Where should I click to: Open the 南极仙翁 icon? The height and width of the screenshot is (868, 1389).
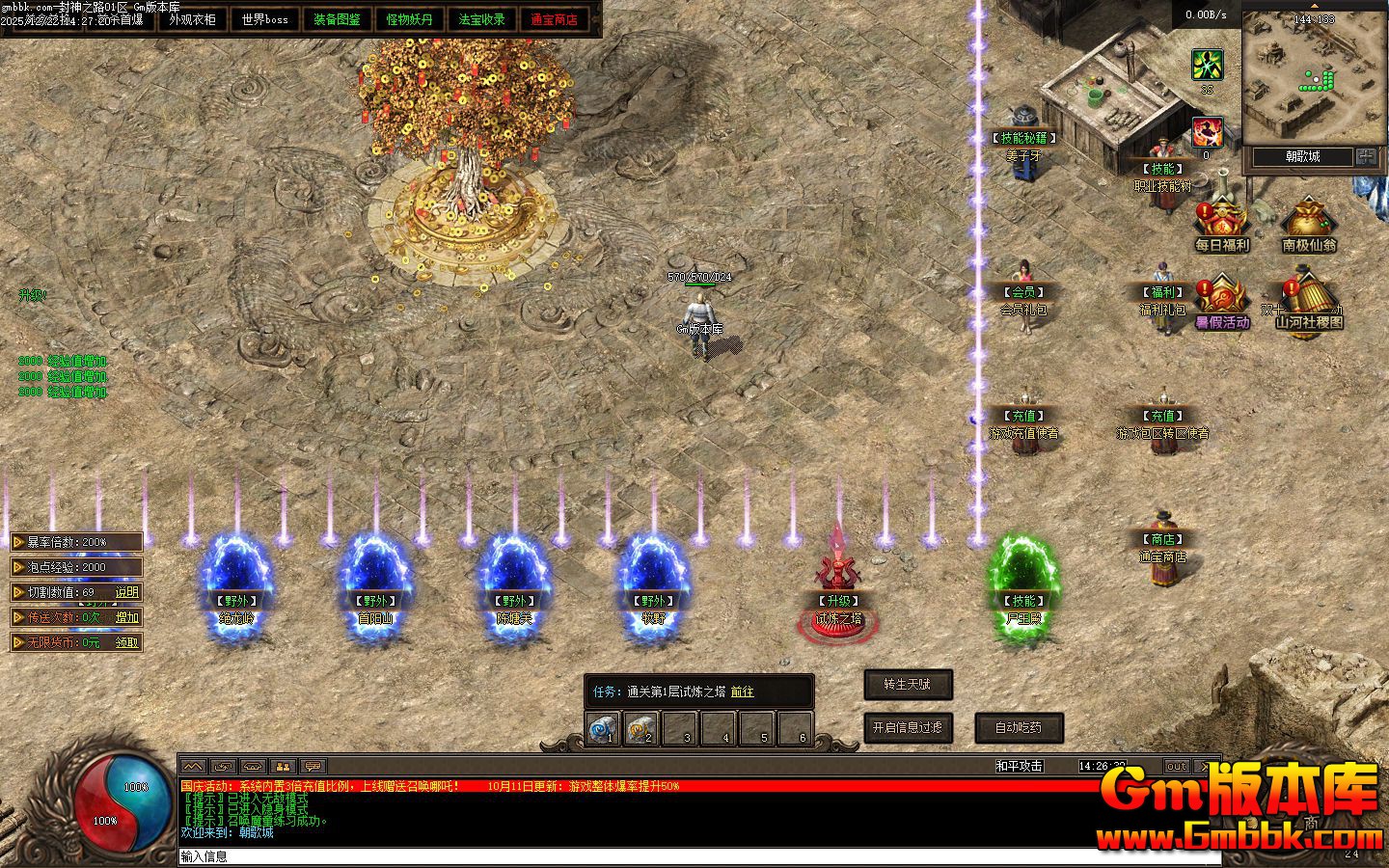(x=1308, y=227)
